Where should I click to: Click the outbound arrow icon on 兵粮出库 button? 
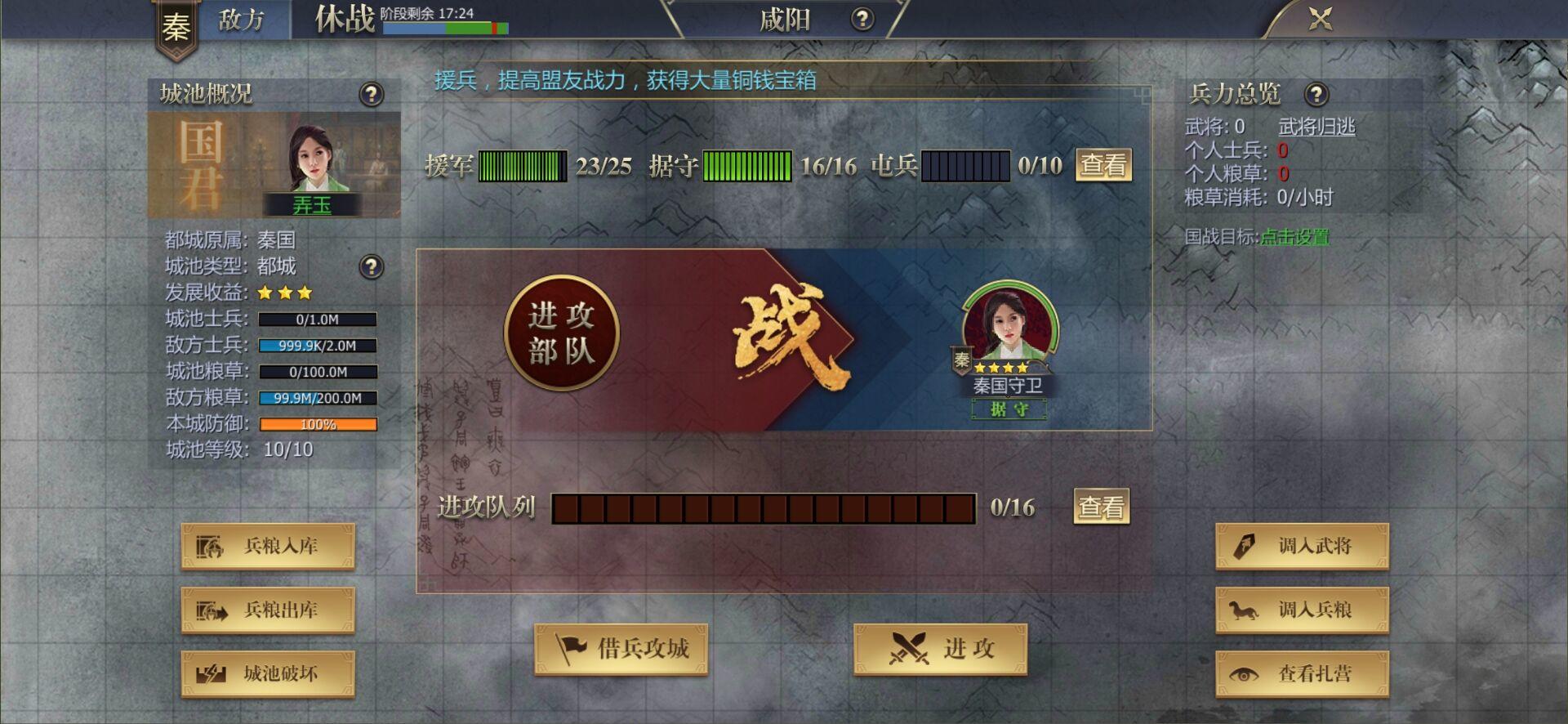coord(212,611)
